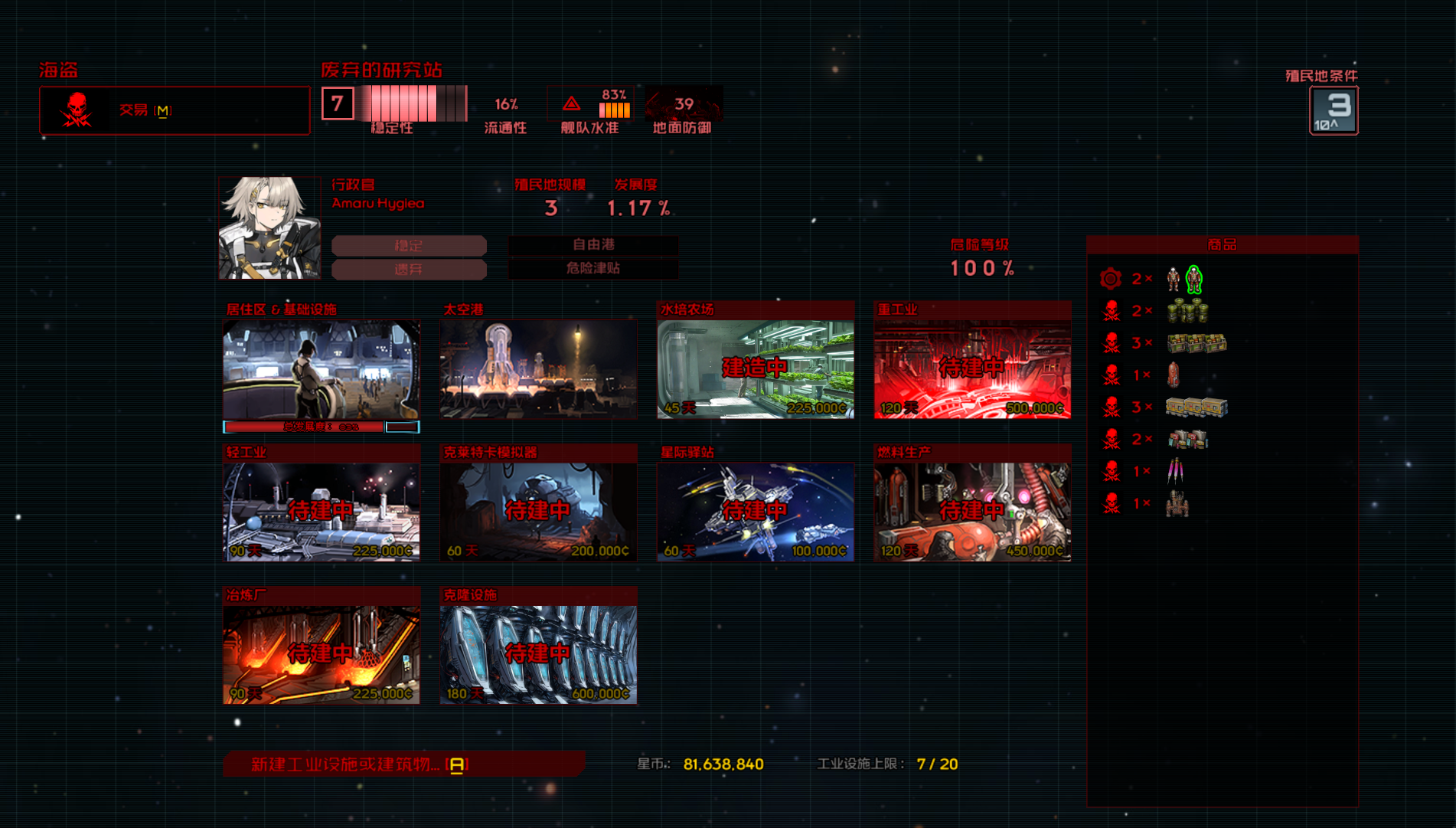Open the 重工业 heavy industry tile
The image size is (1456, 828).
pos(972,369)
